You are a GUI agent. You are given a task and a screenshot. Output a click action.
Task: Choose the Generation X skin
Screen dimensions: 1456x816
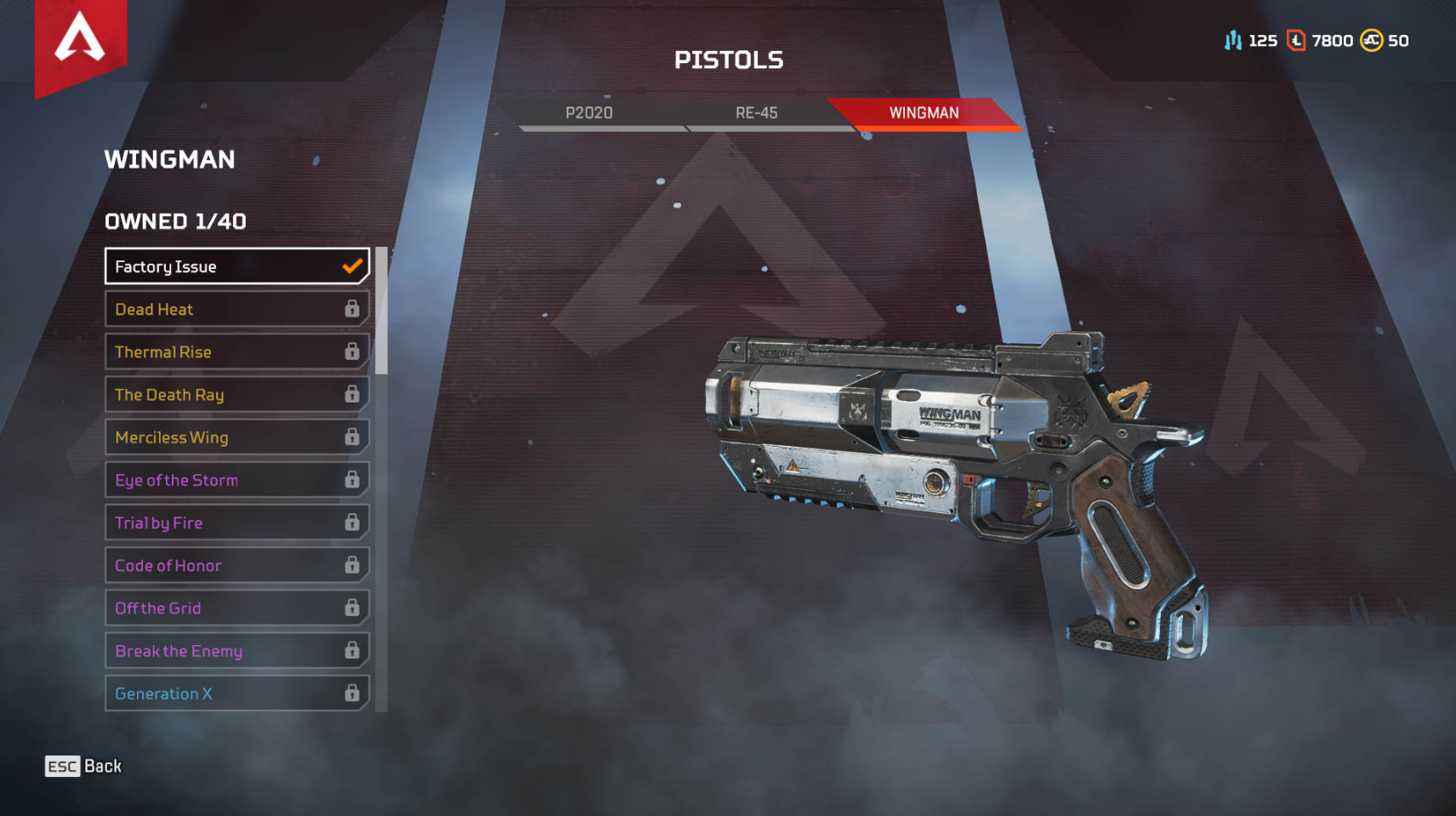coord(236,693)
